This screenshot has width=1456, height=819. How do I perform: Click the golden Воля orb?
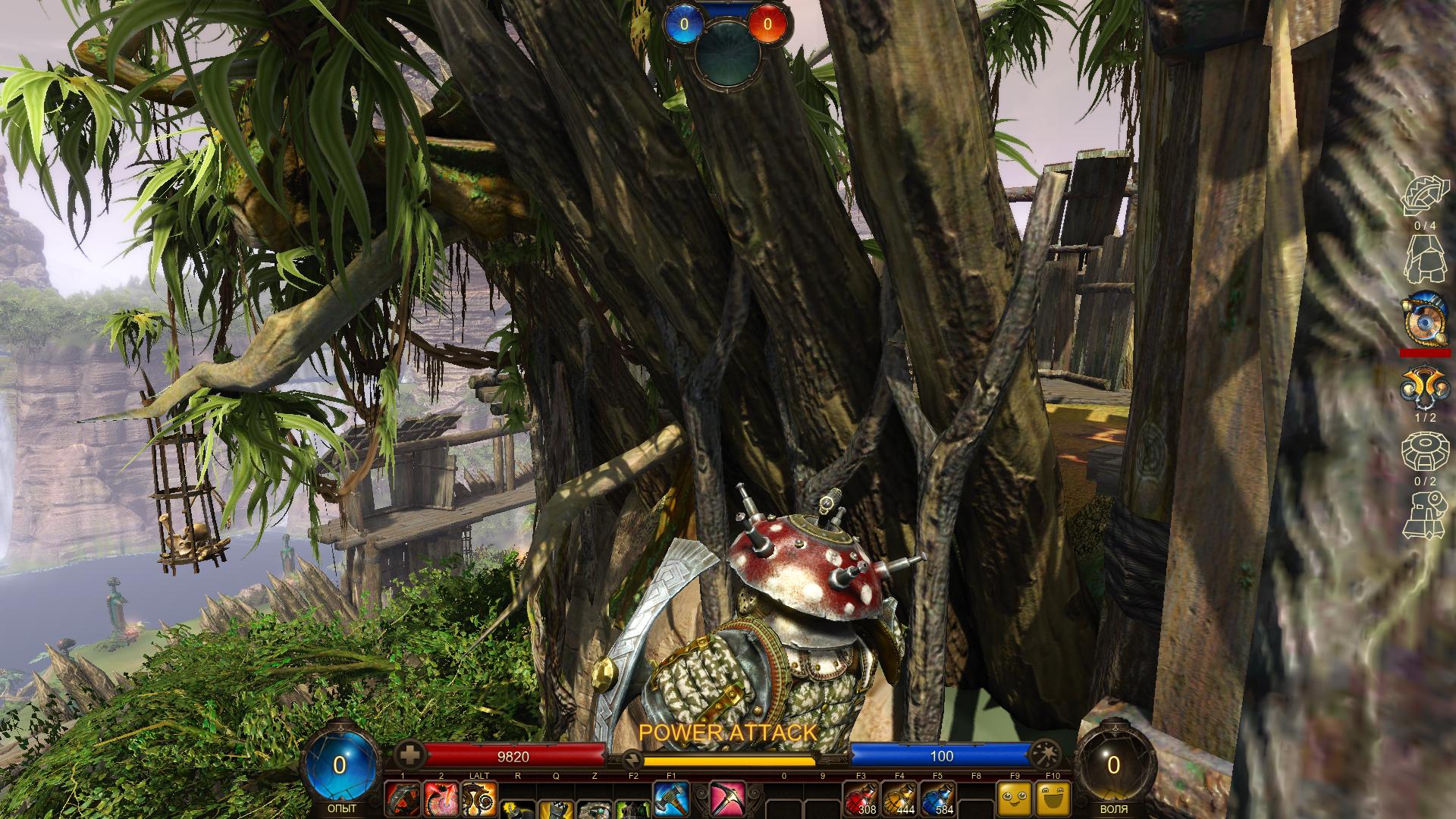1112,764
